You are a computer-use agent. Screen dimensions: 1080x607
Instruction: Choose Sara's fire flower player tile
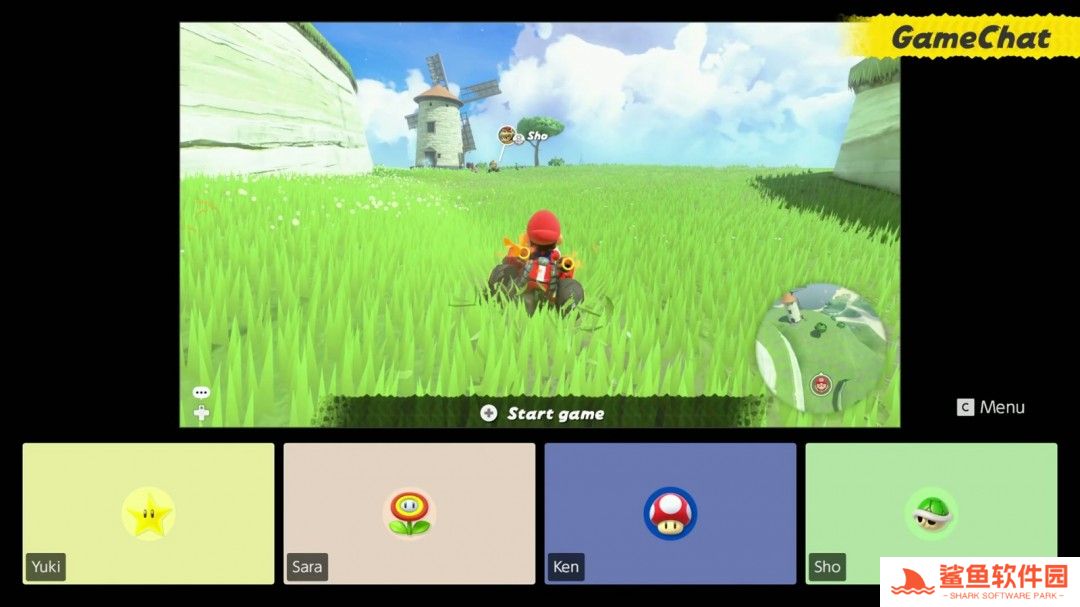click(x=409, y=513)
